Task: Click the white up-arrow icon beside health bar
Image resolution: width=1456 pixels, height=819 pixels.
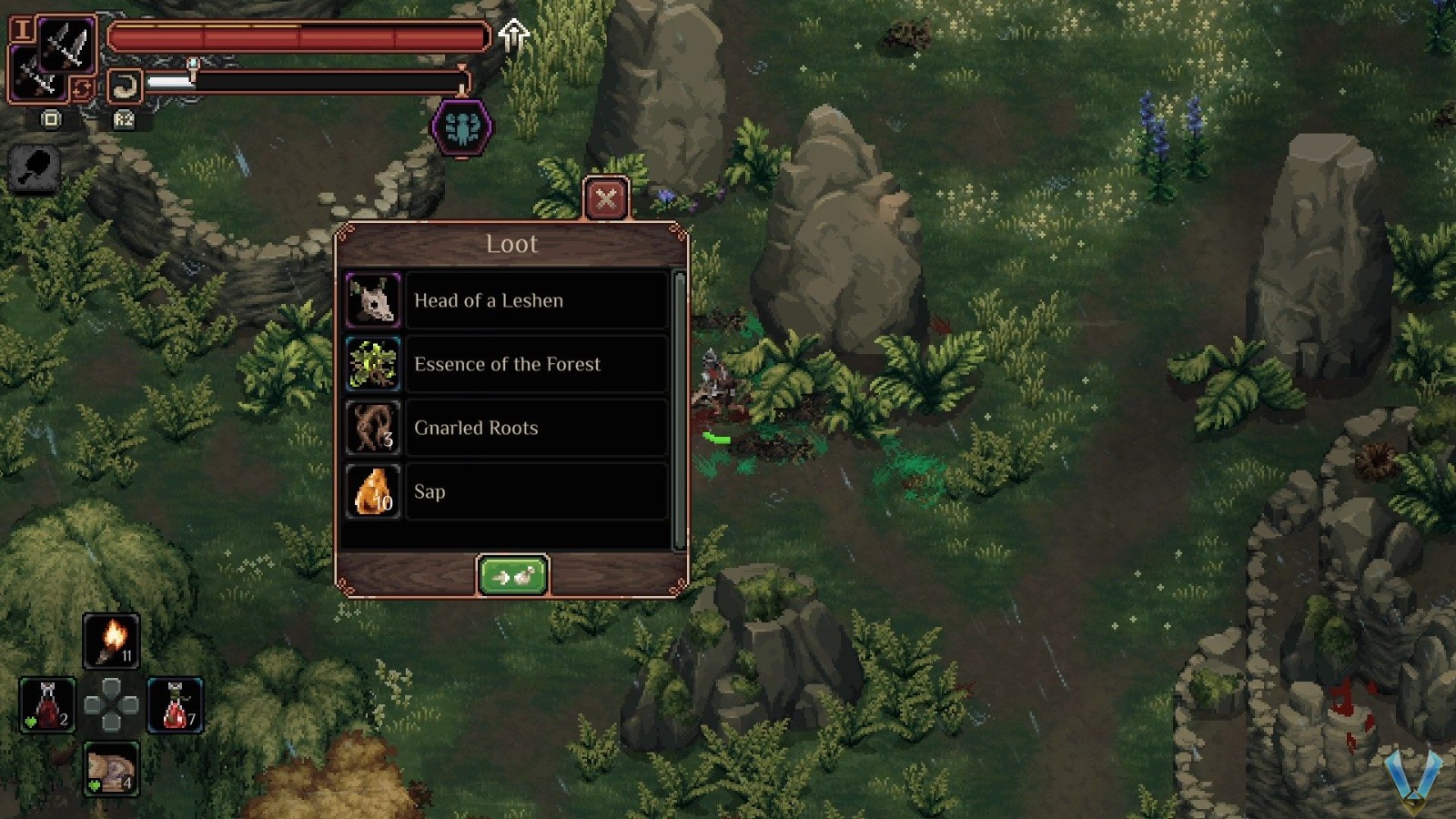Action: click(514, 35)
